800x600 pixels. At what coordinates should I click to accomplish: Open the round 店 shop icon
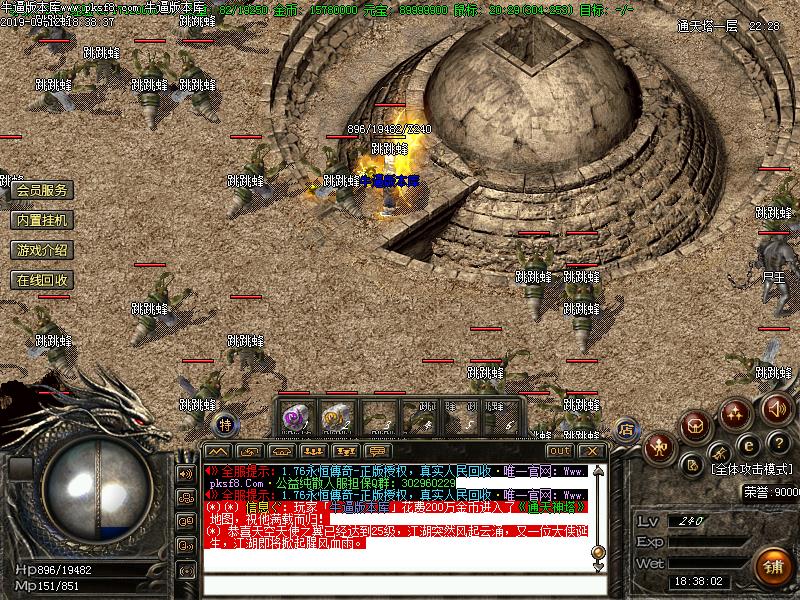tap(627, 430)
